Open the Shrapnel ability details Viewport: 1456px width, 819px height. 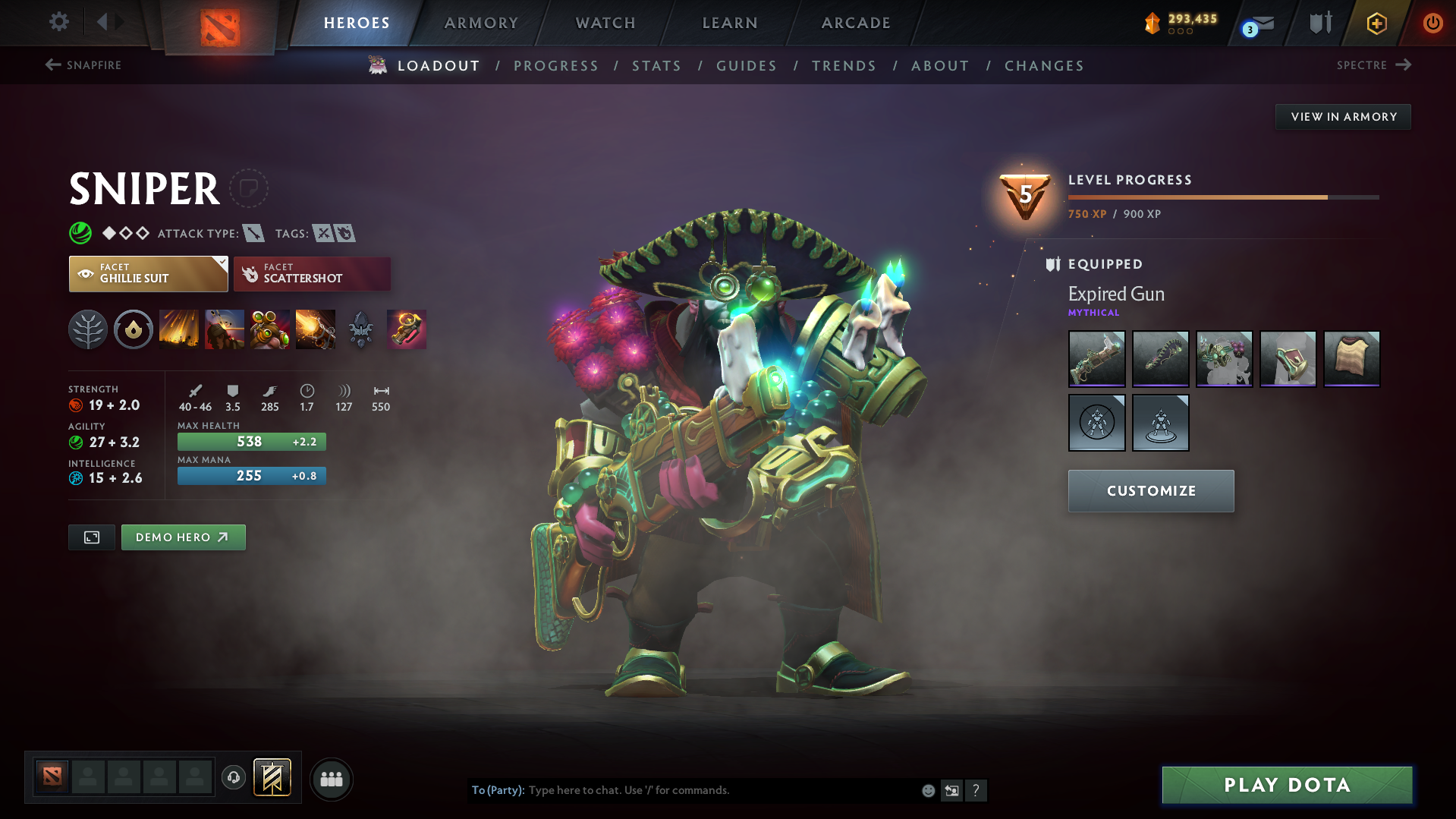tap(178, 329)
